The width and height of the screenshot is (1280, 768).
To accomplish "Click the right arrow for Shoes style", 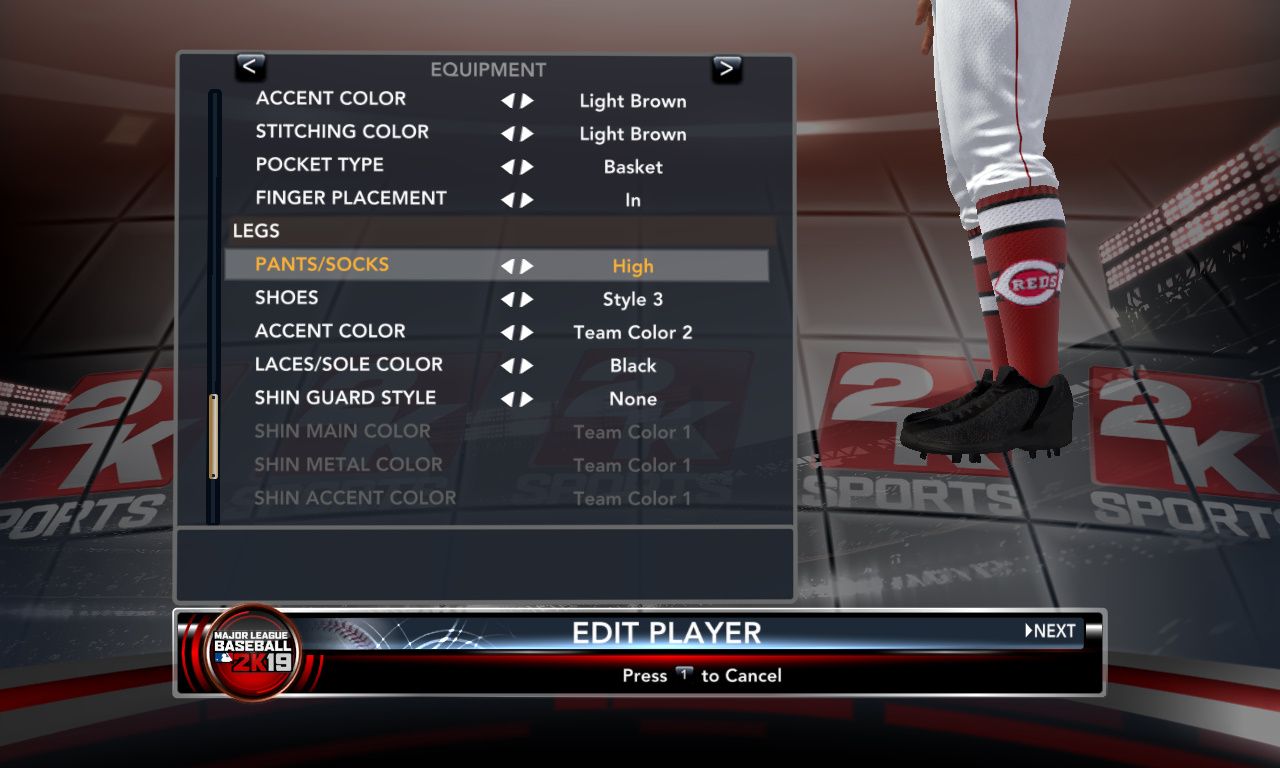I will pos(527,299).
